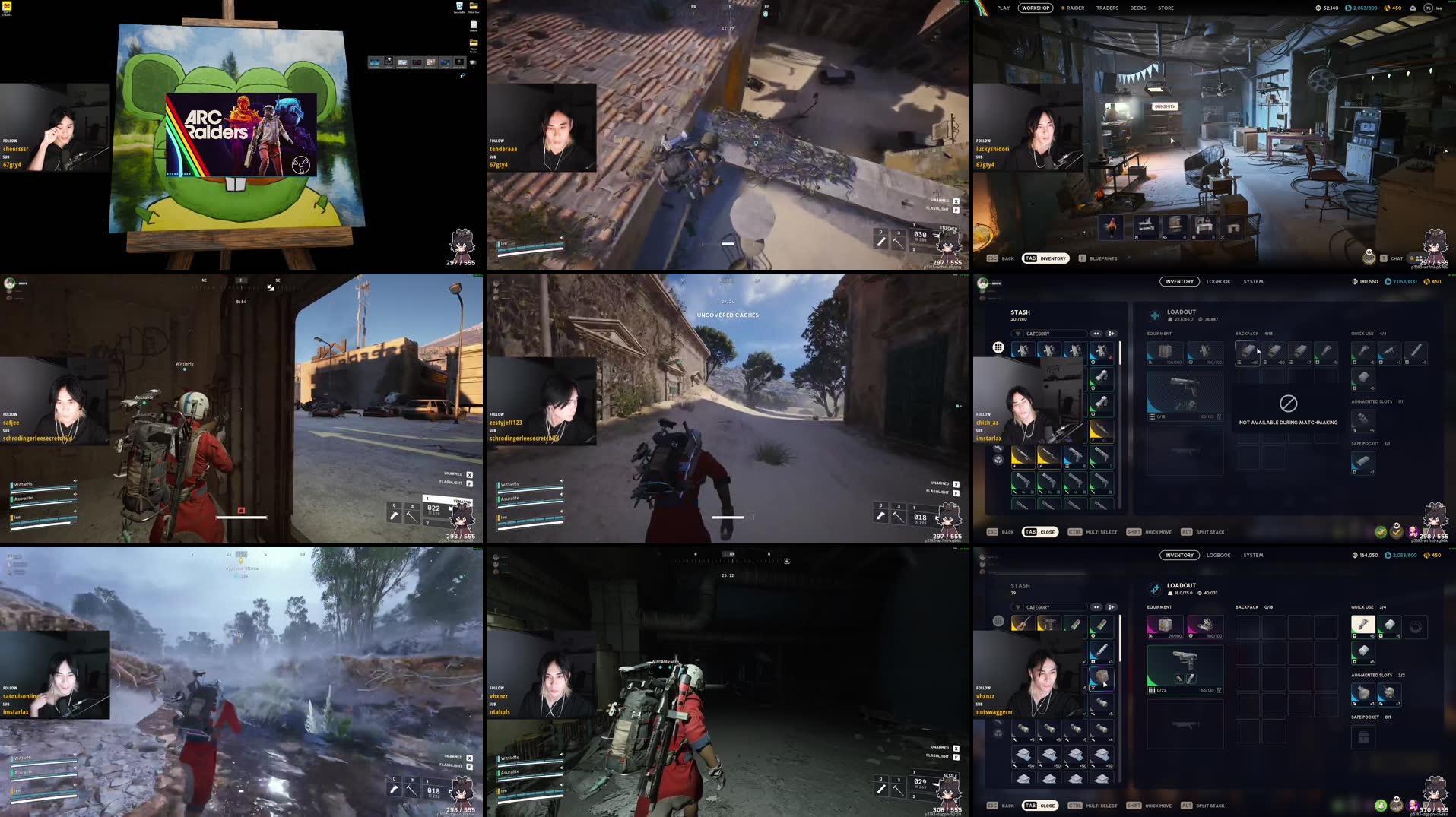Image resolution: width=1456 pixels, height=817 pixels.
Task: Switch to the LOGBOOK tab
Action: point(1219,281)
